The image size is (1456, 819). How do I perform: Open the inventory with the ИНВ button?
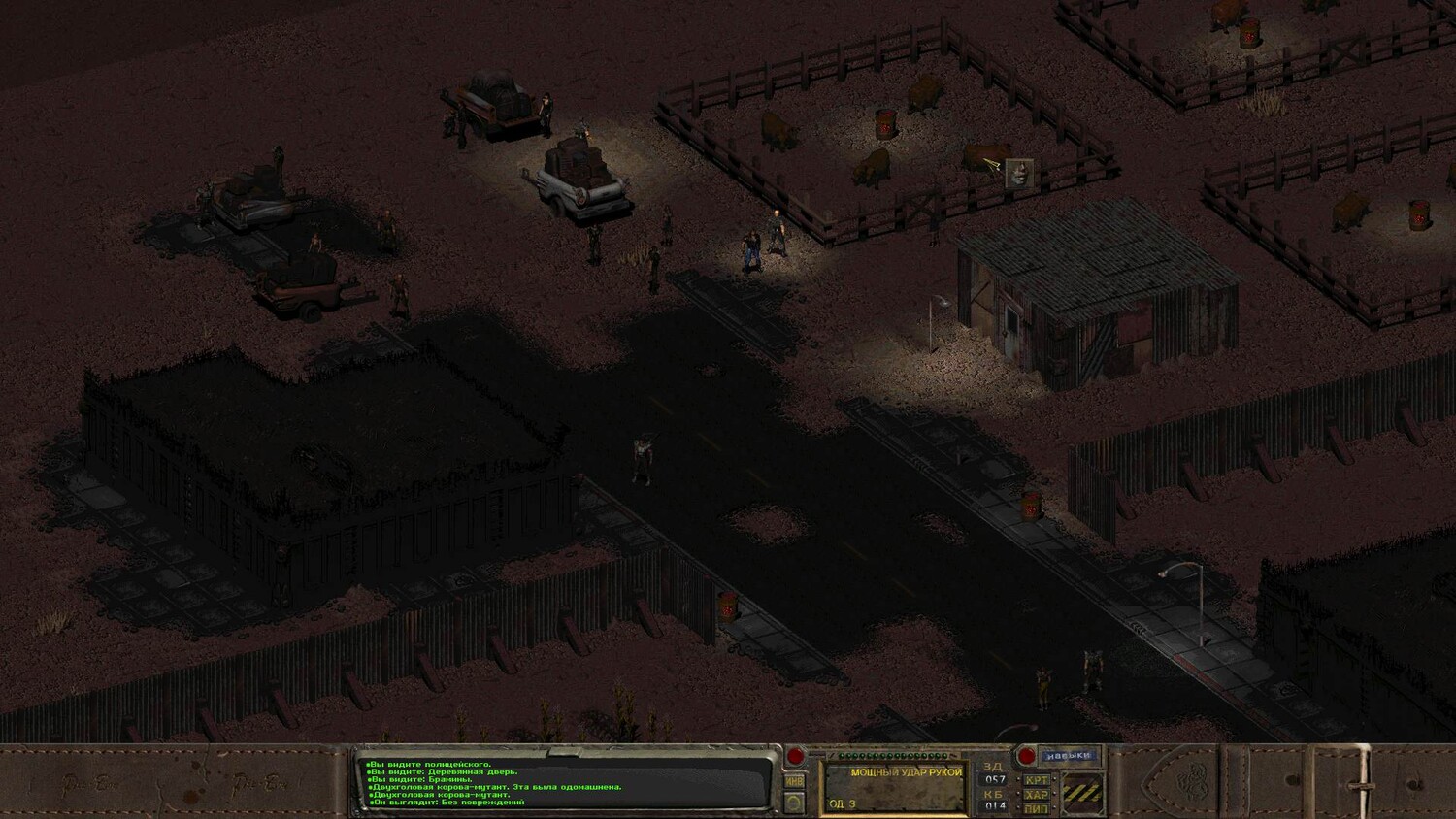[x=794, y=780]
